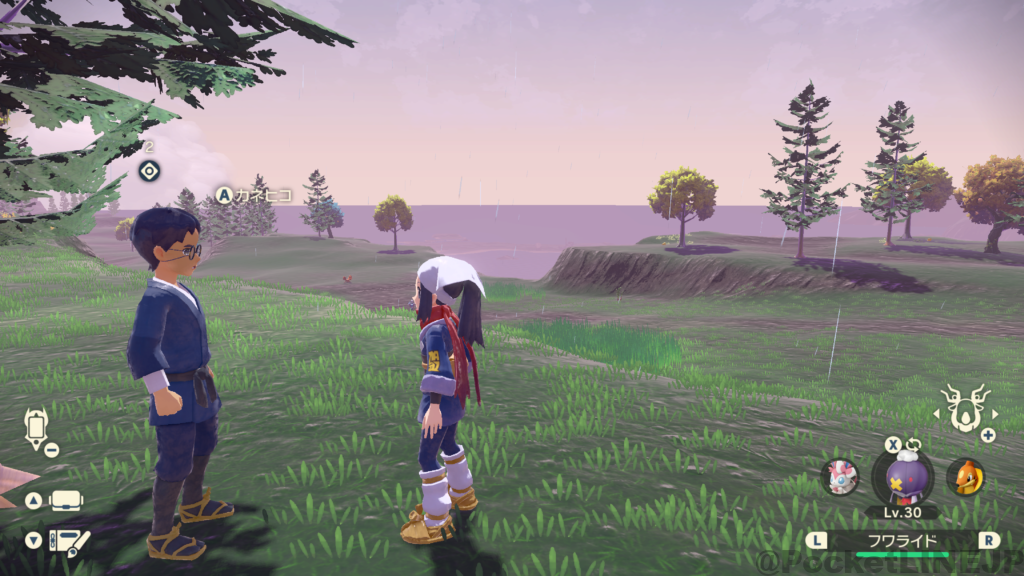Select the Drifblim party slot

pyautogui.click(x=902, y=474)
